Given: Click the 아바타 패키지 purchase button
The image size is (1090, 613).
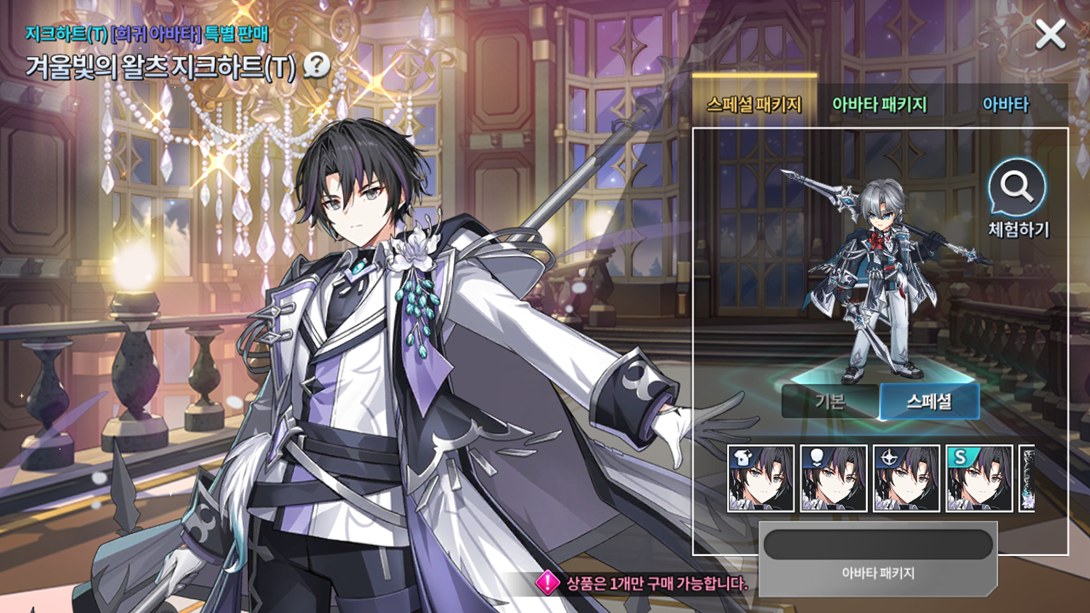Looking at the screenshot, I should click(x=877, y=556).
